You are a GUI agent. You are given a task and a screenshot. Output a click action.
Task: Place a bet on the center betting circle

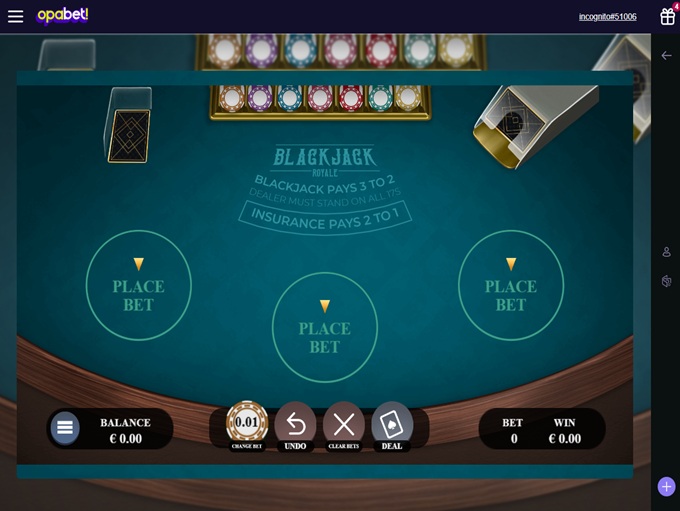(x=324, y=327)
